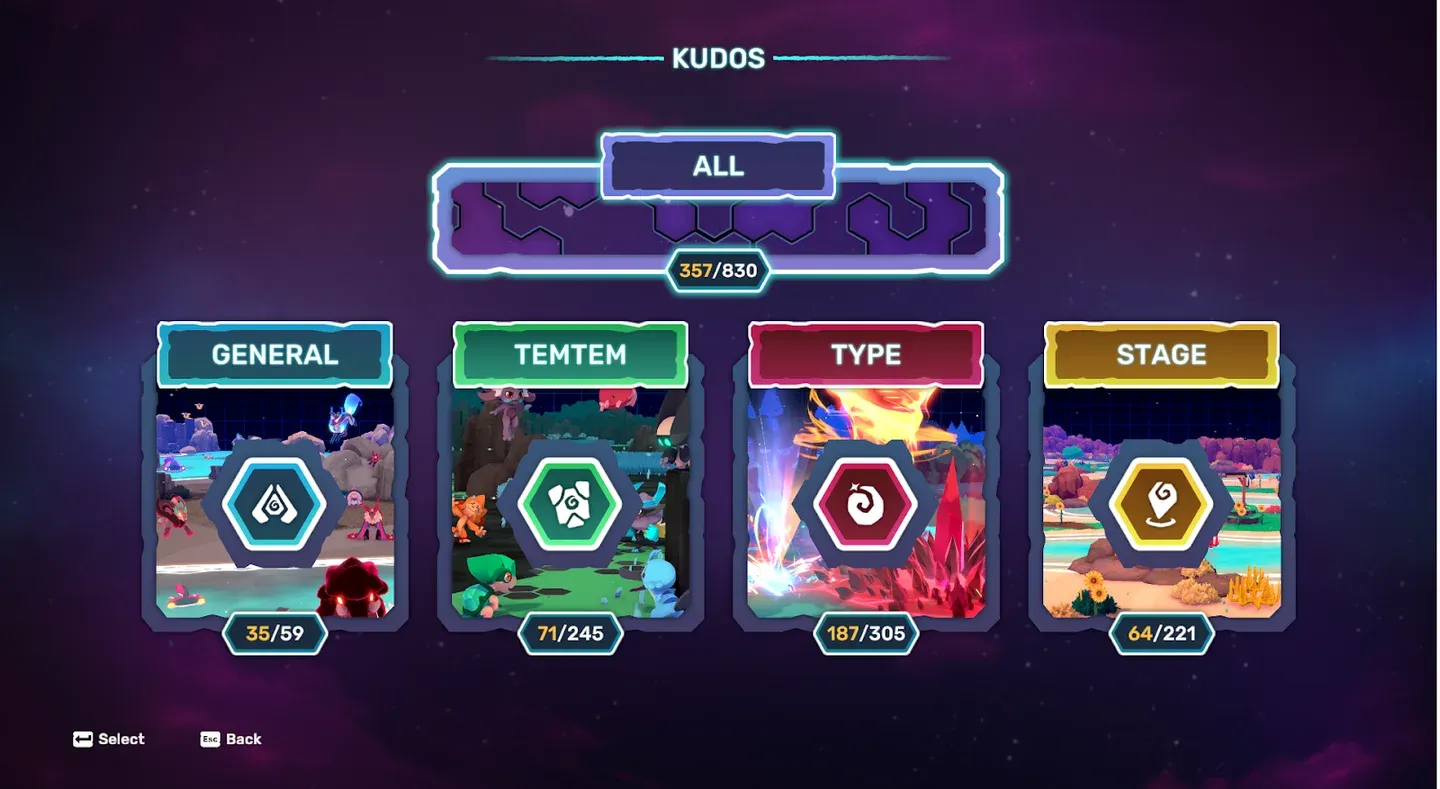Click the STAGE category header label

point(1160,354)
